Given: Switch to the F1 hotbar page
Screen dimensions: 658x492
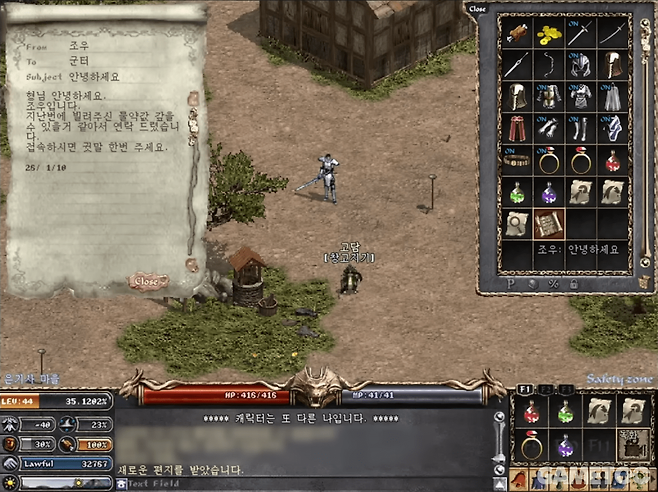Looking at the screenshot, I should 524,388.
